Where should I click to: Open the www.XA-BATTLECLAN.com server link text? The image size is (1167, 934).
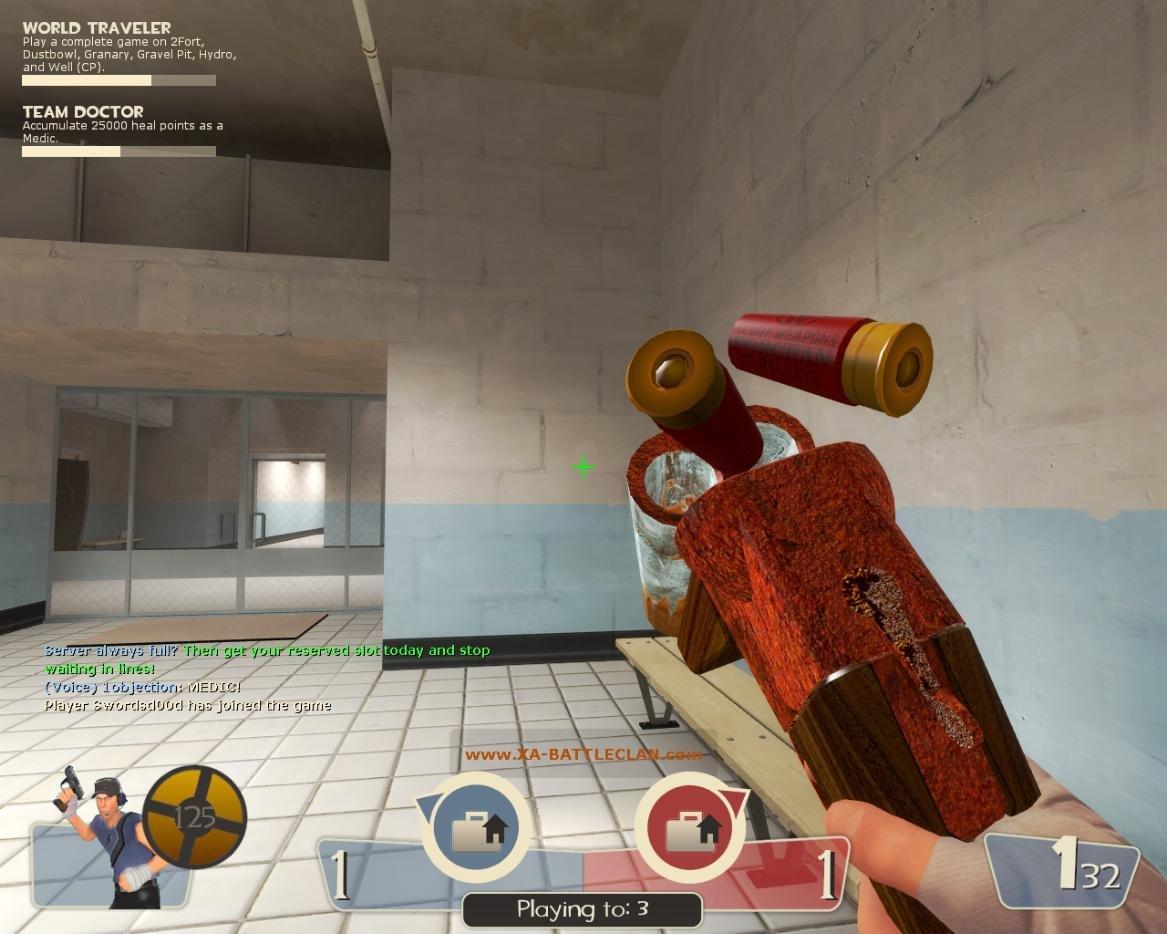(583, 755)
